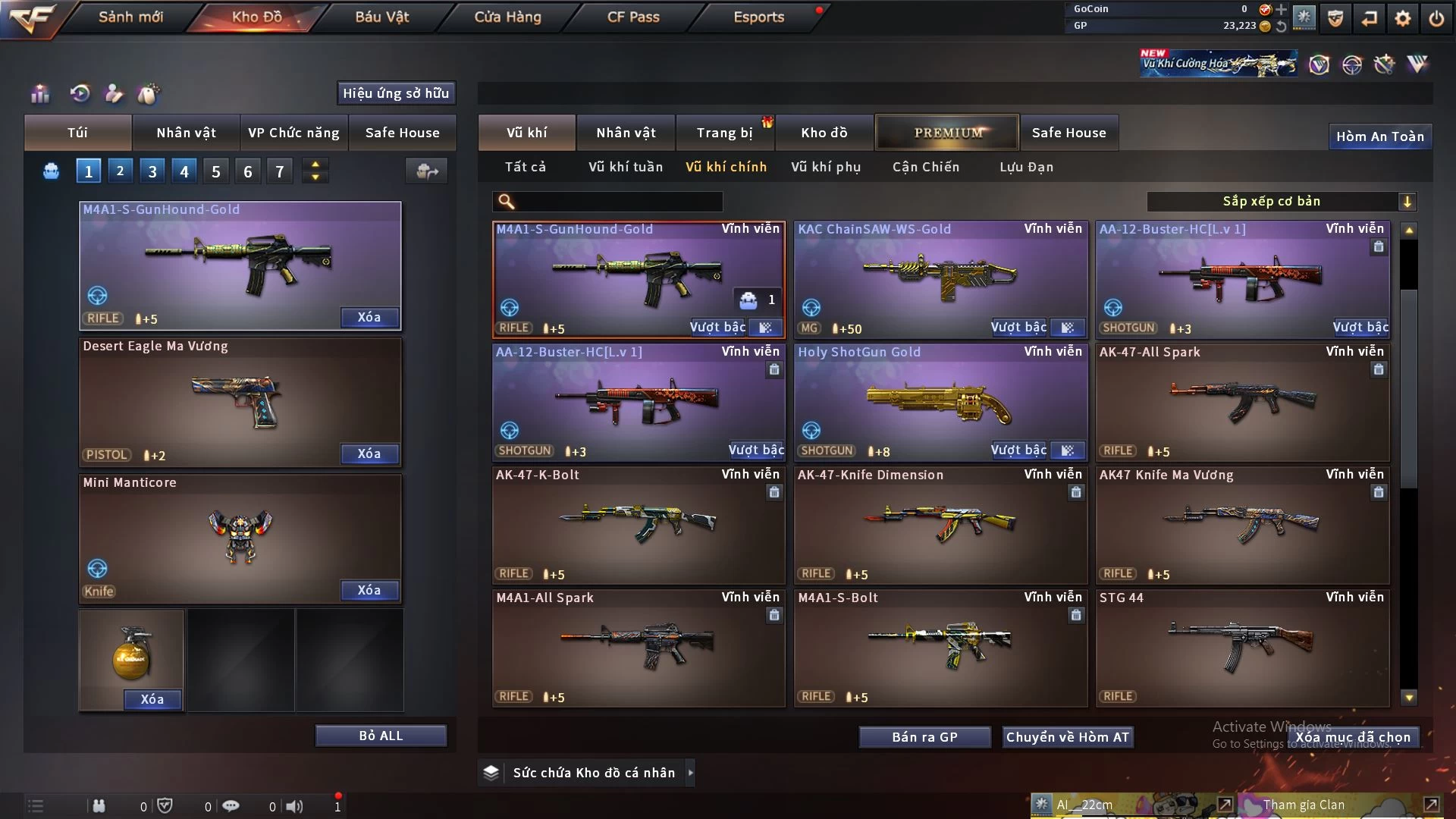Image resolution: width=1456 pixels, height=819 pixels.
Task: Open the Sắp xếp cơ bản sort dropdown
Action: 1281,202
